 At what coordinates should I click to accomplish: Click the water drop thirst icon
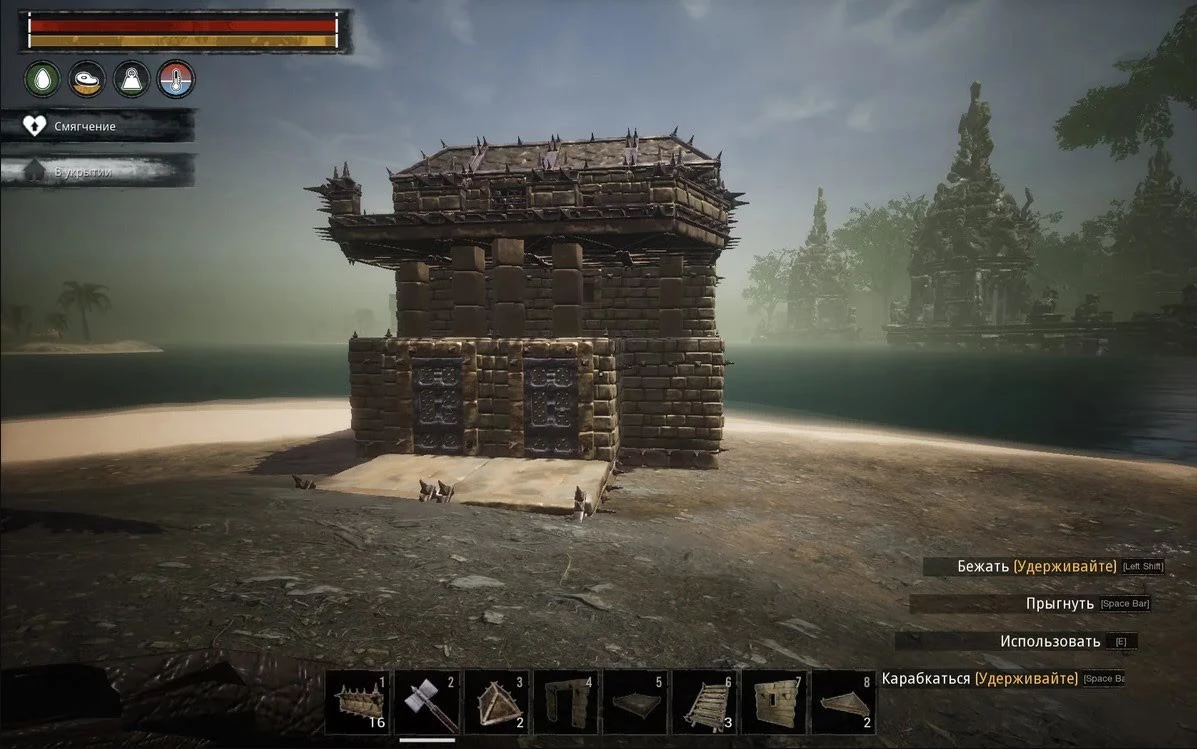click(43, 79)
